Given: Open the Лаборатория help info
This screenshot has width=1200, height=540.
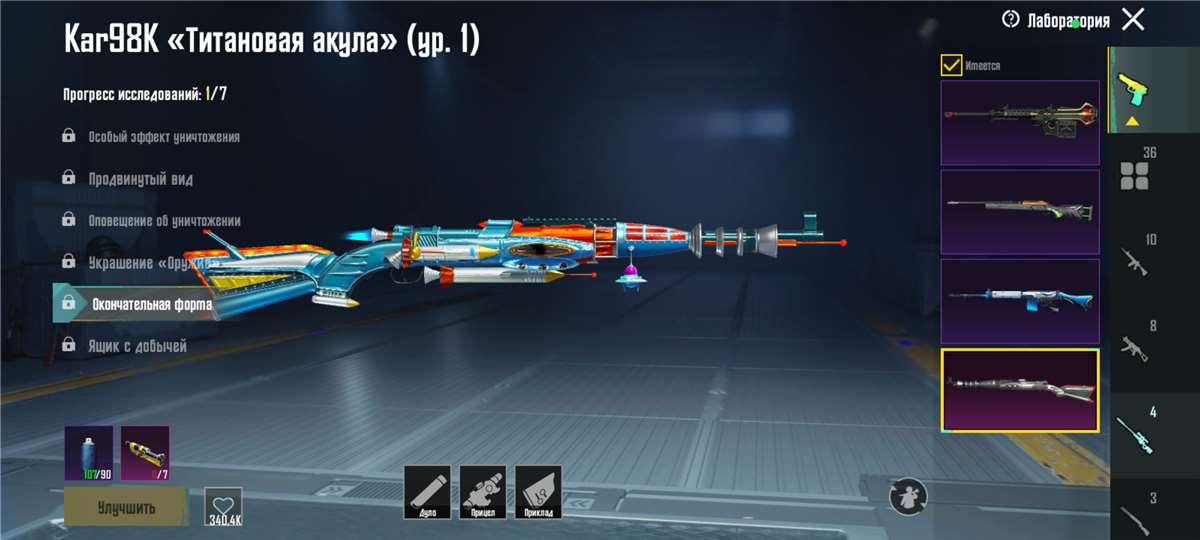Looking at the screenshot, I should [x=1010, y=19].
